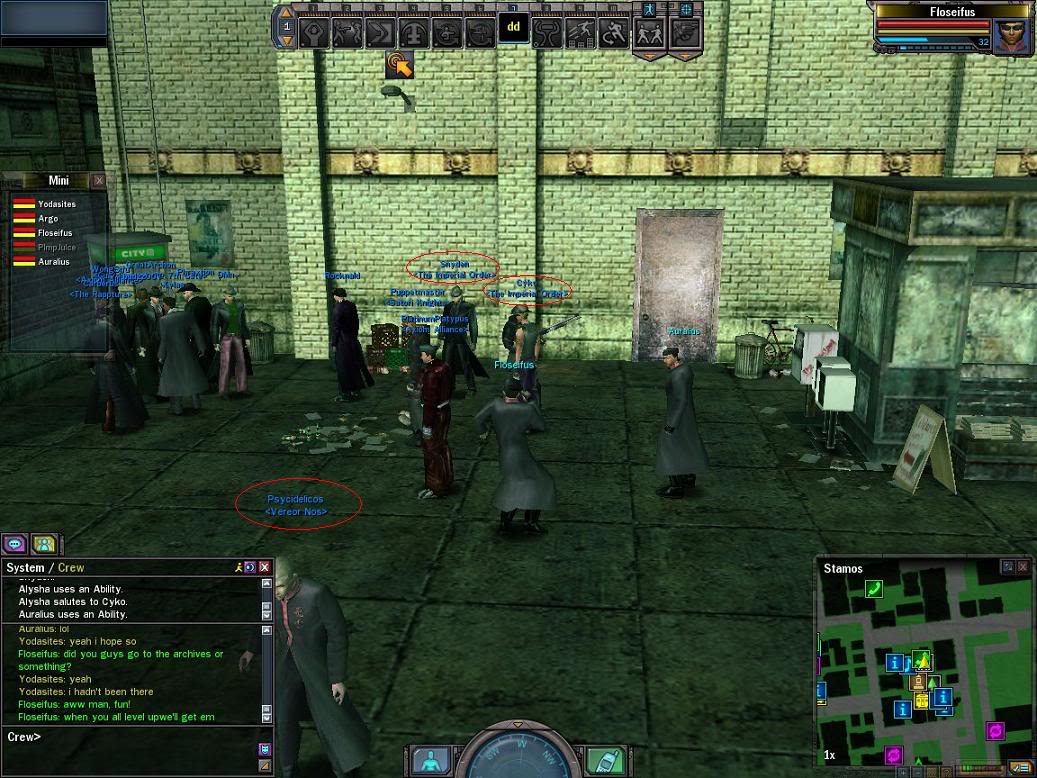
Task: Zoom in the minimap with plus button
Action: (x=903, y=772)
